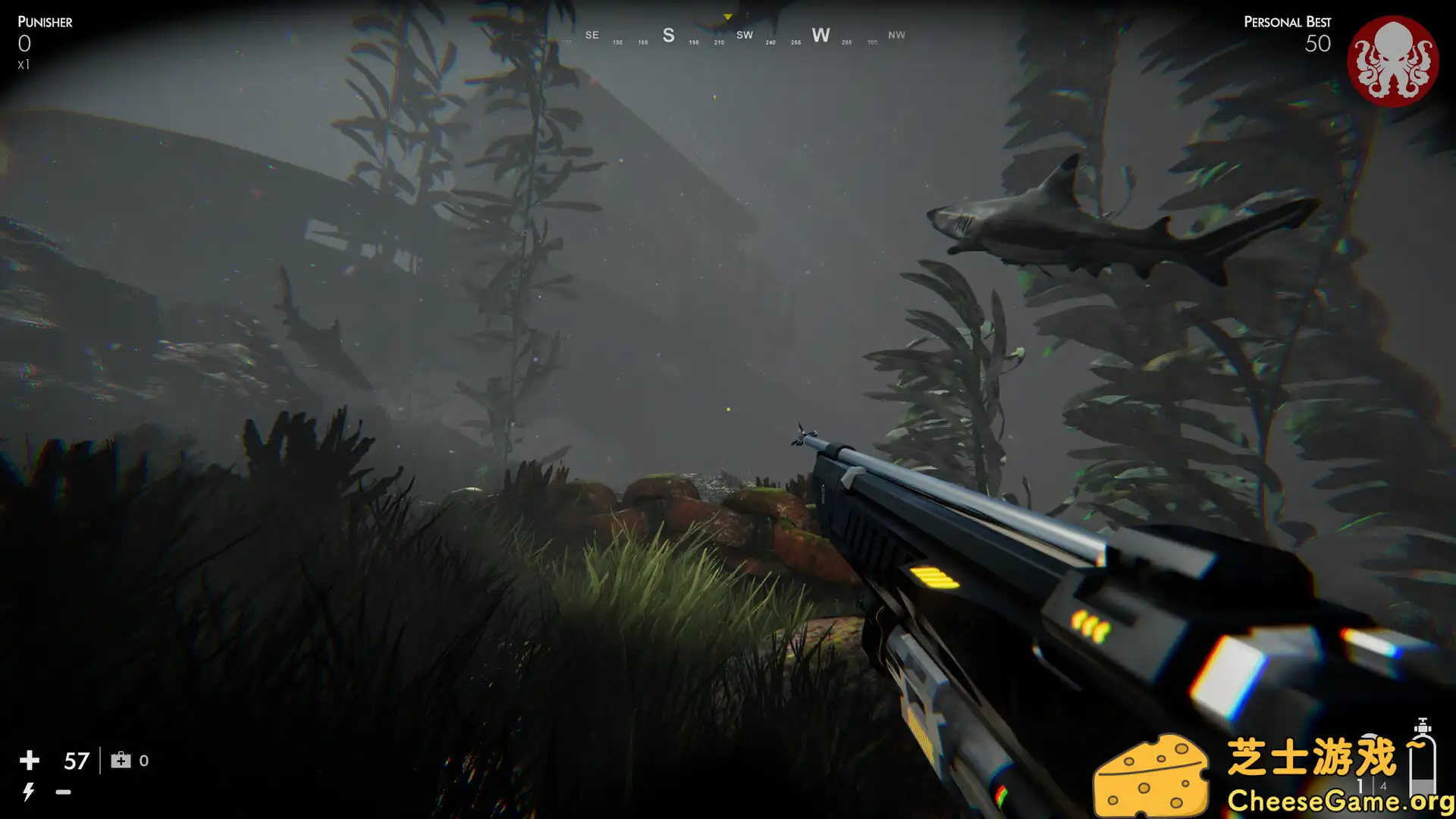The width and height of the screenshot is (1456, 819).
Task: Click the medkit bag icon
Action: pos(120,760)
